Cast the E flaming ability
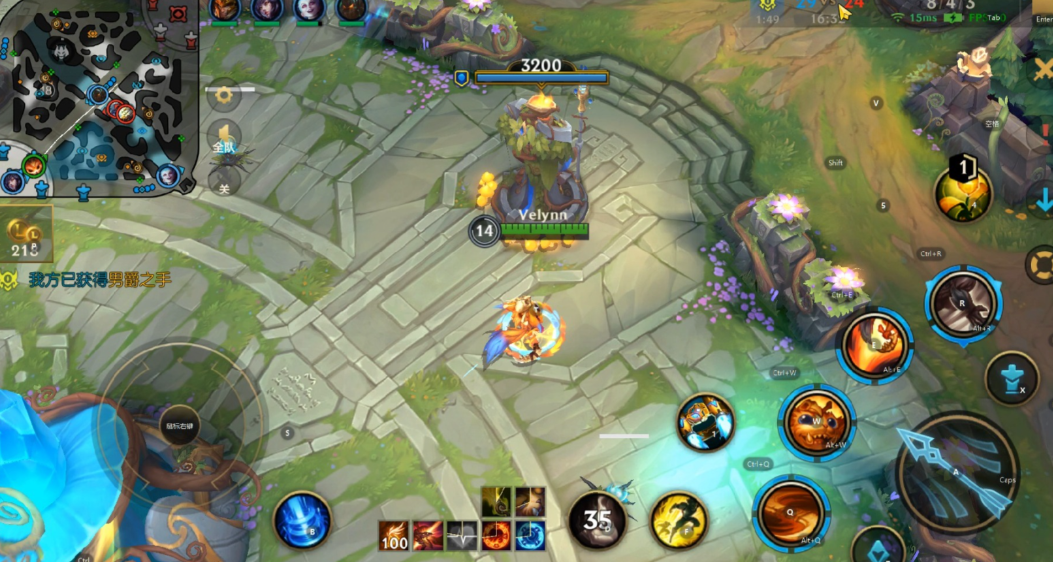Viewport: 1053px width, 562px height. [875, 345]
